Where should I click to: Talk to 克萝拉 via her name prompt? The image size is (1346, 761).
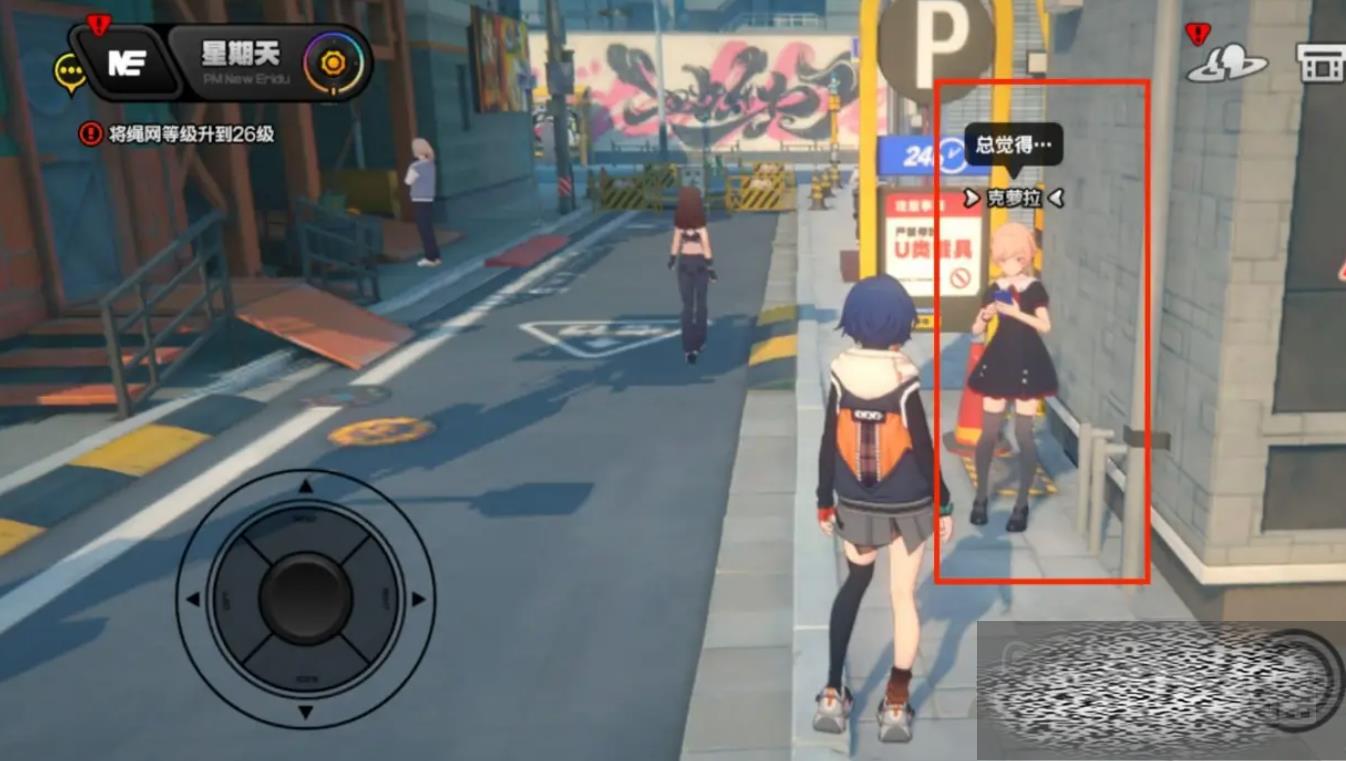[1013, 198]
